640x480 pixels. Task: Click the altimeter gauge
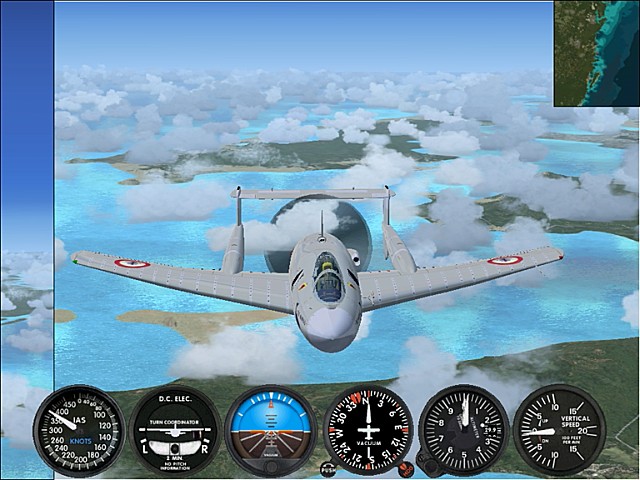click(462, 429)
